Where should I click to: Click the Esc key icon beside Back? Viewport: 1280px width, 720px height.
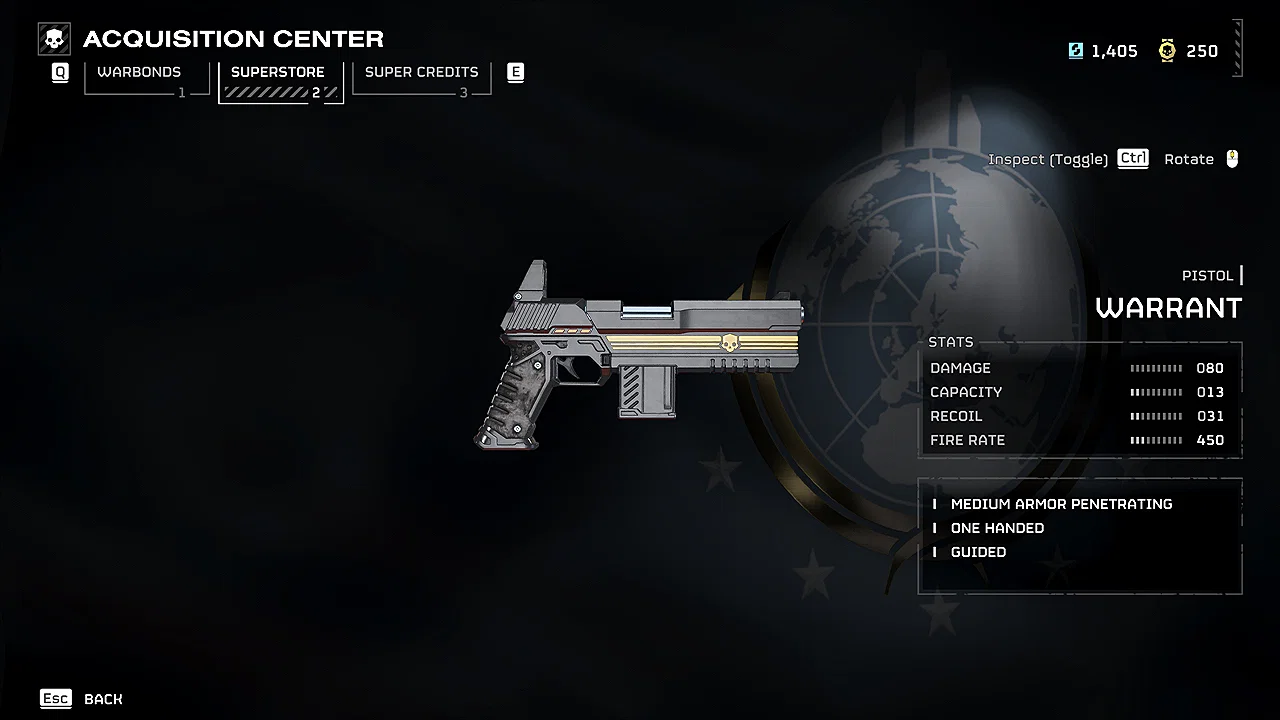click(56, 698)
